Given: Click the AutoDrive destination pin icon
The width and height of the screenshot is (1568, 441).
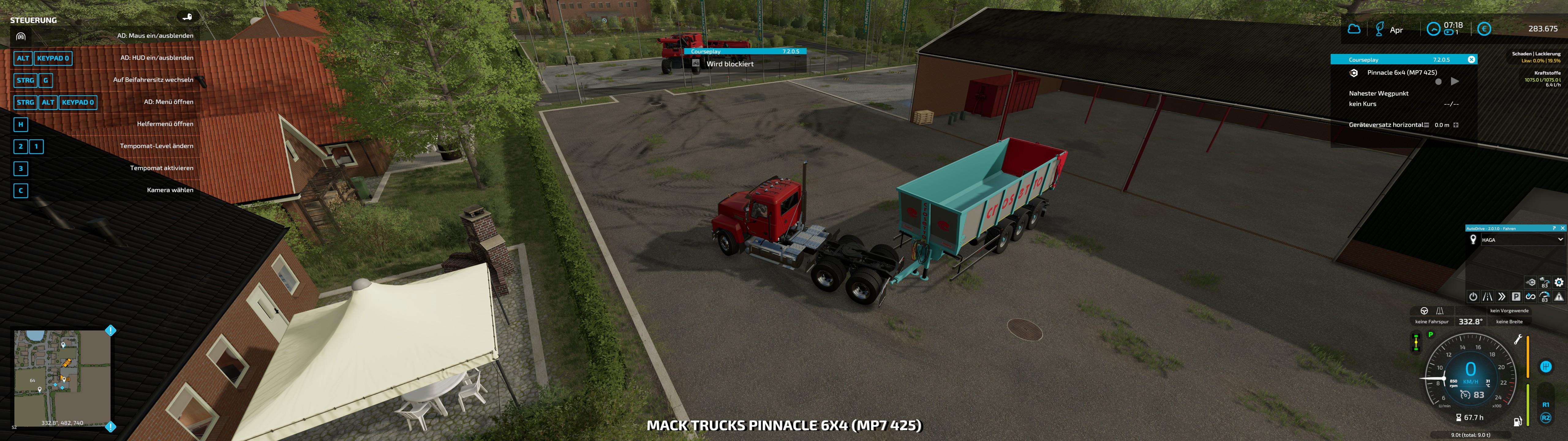Looking at the screenshot, I should [x=1473, y=240].
